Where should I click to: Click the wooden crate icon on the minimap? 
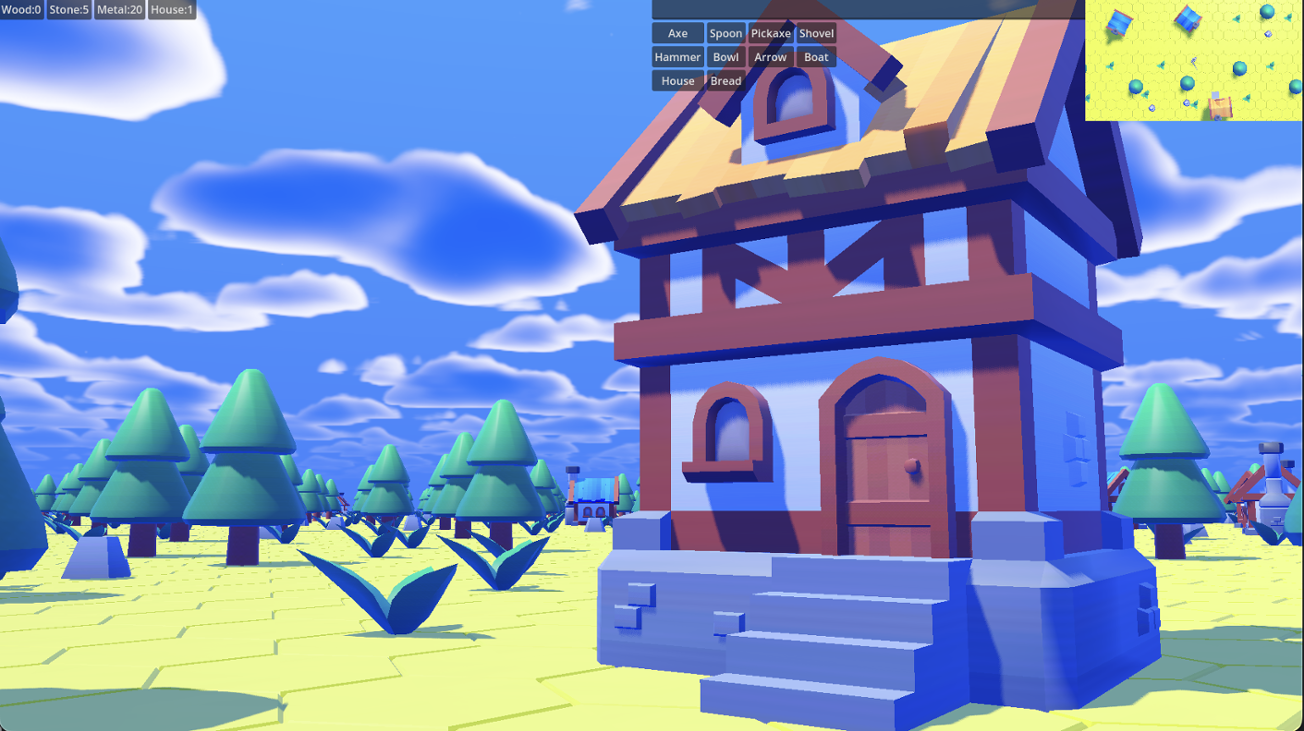click(1218, 104)
